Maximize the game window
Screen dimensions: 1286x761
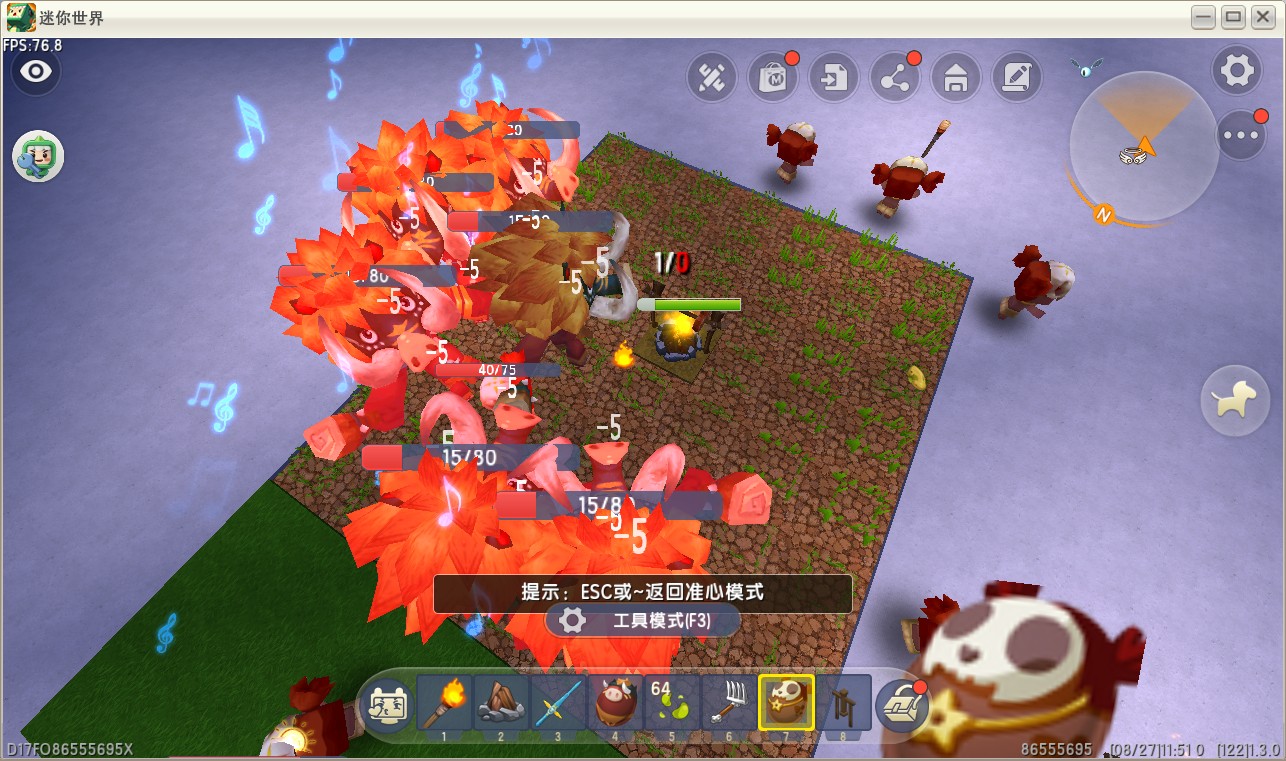[x=1233, y=17]
